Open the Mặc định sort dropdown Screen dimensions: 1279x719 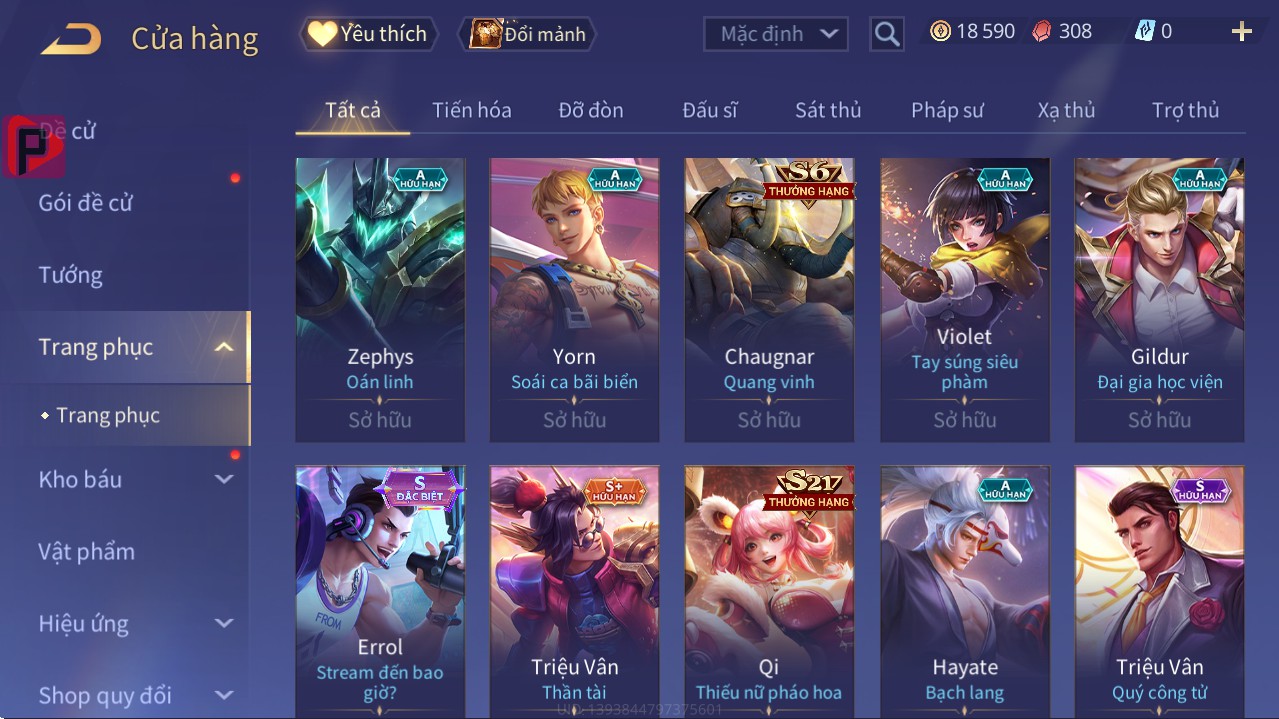(x=776, y=34)
